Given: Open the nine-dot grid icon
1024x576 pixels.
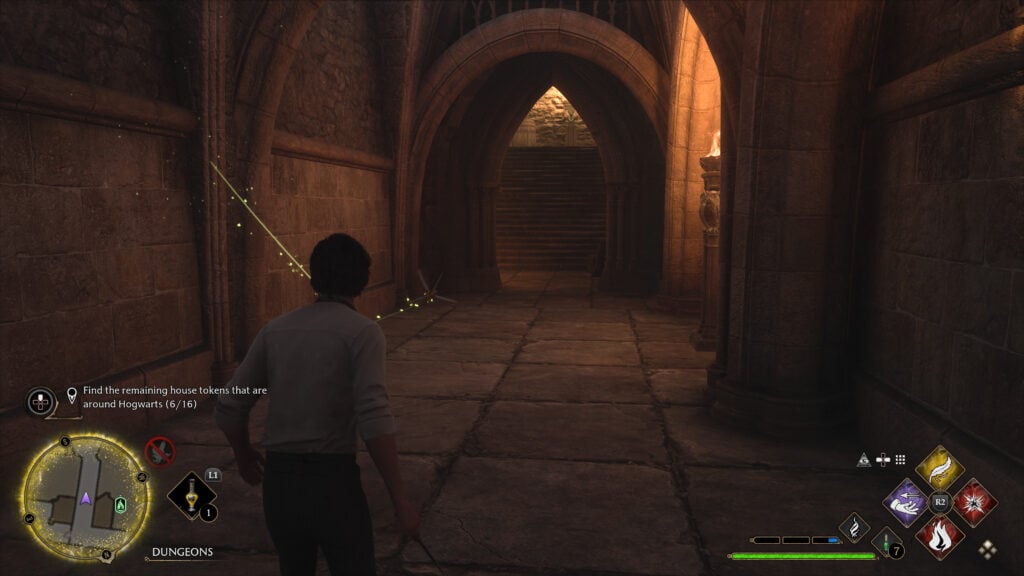Looking at the screenshot, I should (900, 459).
